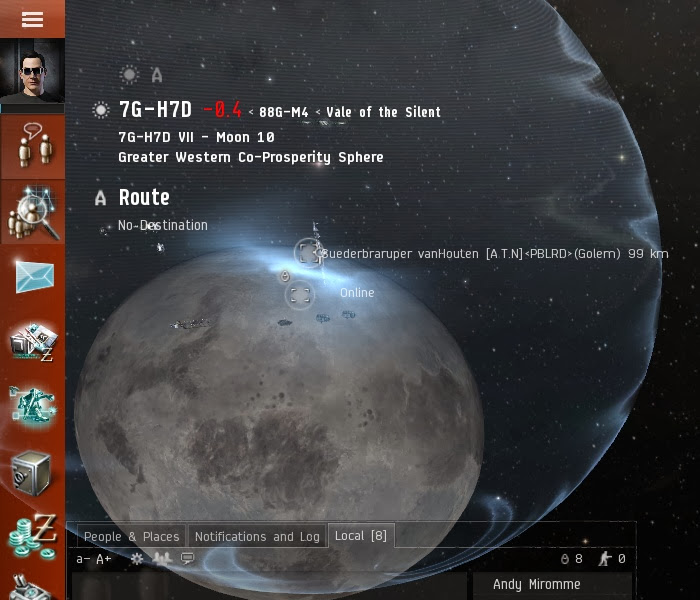
Task: Open the Neocom hamburger menu
Action: 32,19
